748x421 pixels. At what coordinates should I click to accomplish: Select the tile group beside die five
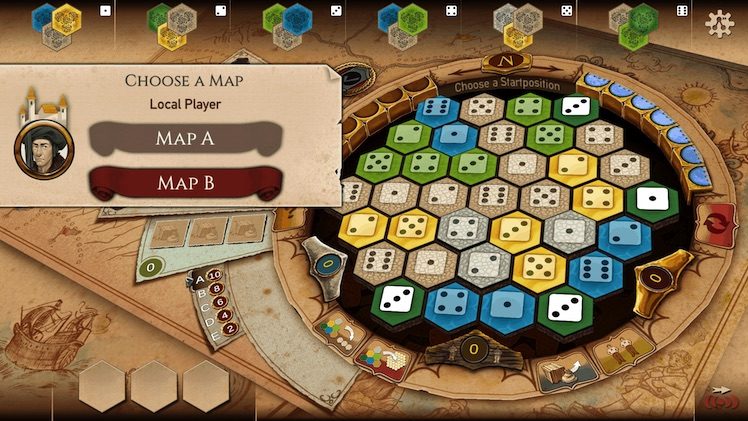tap(518, 24)
